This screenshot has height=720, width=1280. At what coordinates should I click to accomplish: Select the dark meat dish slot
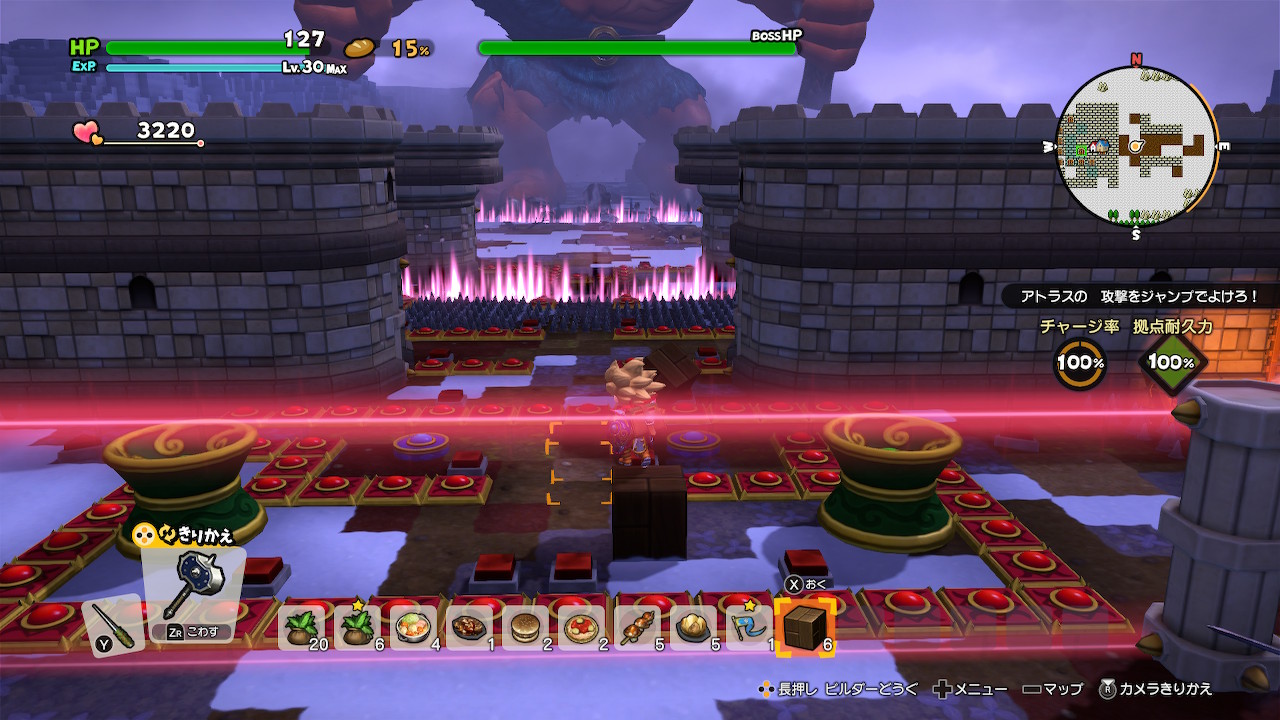click(469, 628)
